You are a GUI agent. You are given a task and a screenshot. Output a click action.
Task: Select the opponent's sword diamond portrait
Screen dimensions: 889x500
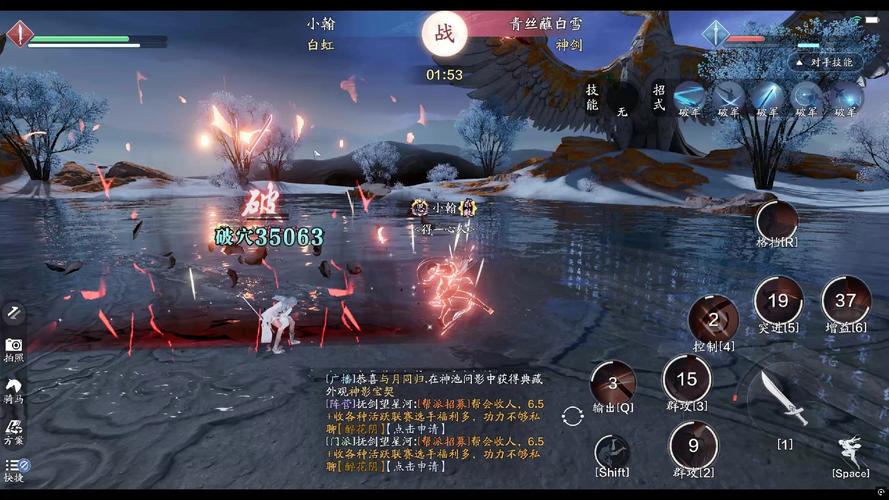[x=716, y=33]
